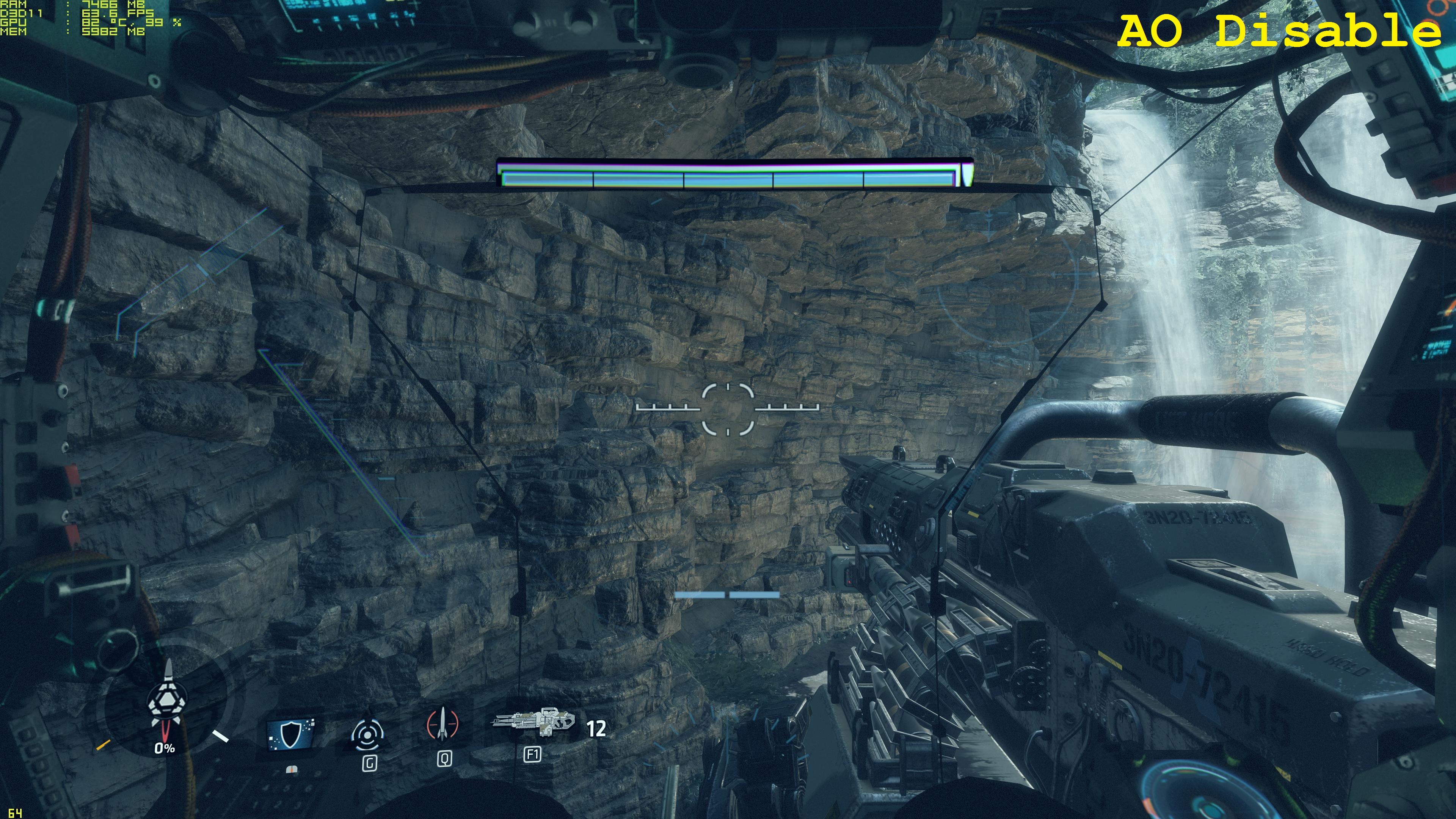Viewport: 1456px width, 819px height.
Task: Select the shield defensive ability icon
Action: coord(290,734)
